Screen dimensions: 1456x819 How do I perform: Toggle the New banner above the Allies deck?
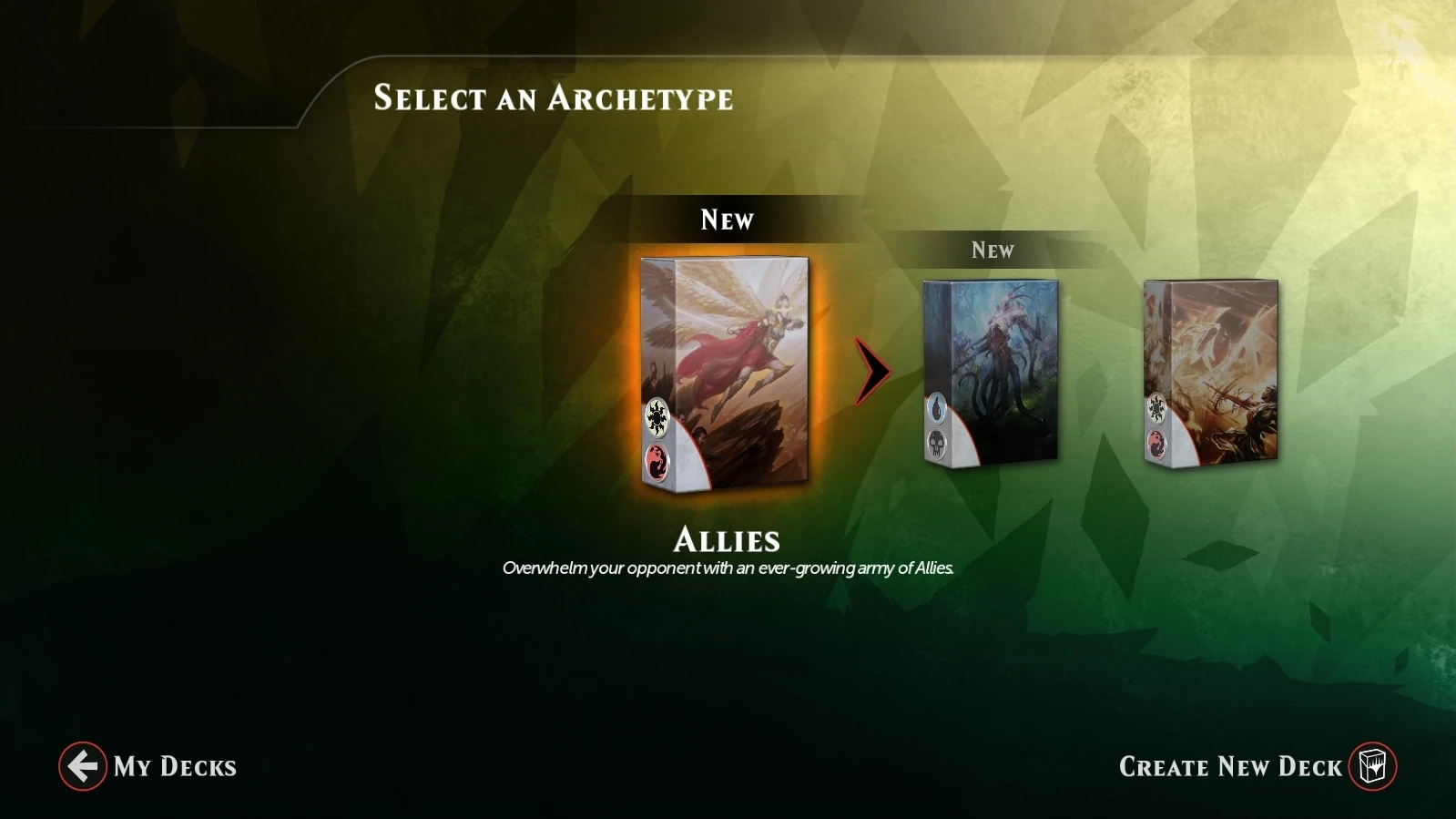726,219
